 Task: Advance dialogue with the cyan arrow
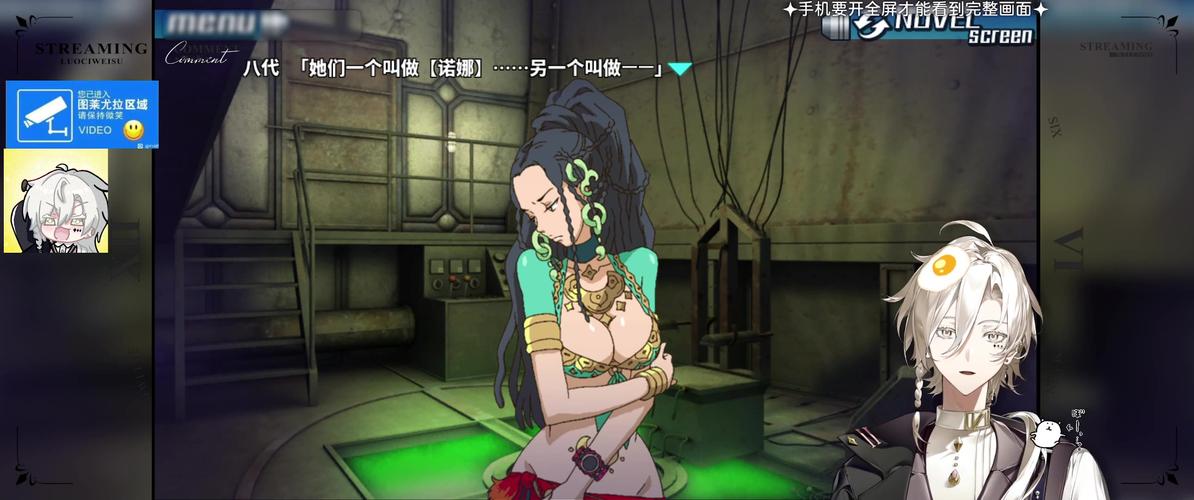tap(680, 69)
